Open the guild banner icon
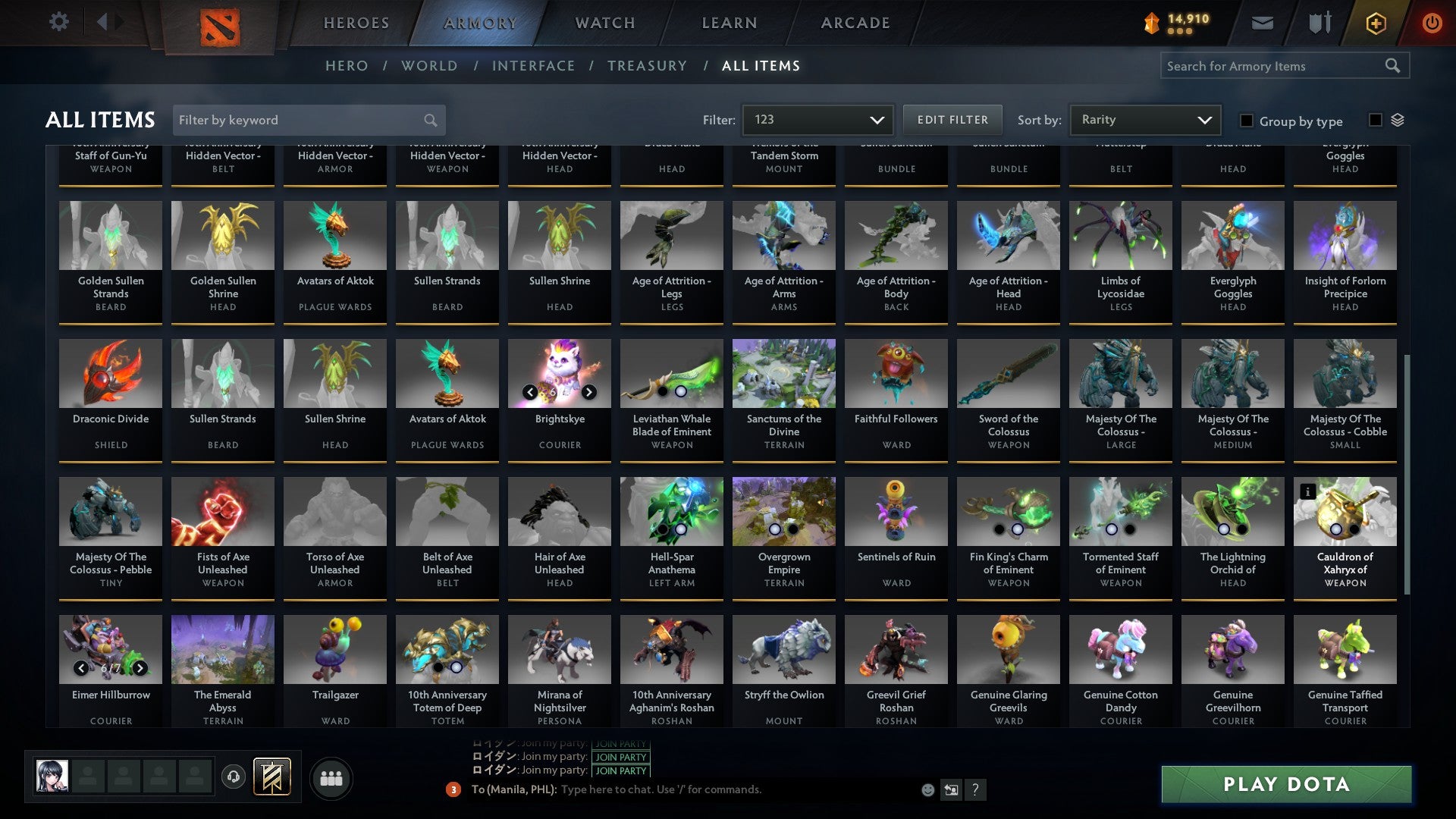This screenshot has width=1456, height=819. tap(273, 777)
